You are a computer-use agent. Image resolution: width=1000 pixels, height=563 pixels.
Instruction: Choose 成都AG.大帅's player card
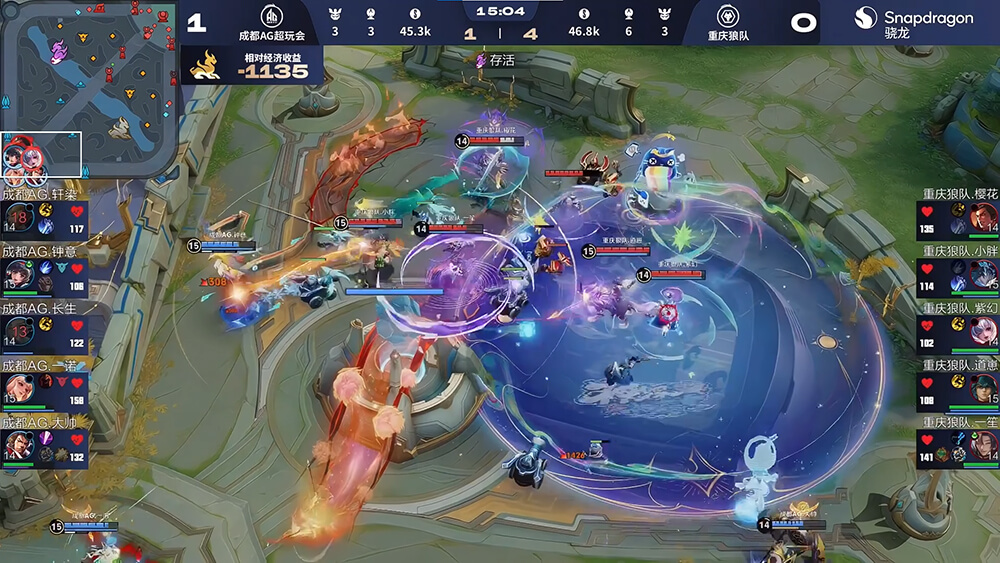click(x=45, y=445)
